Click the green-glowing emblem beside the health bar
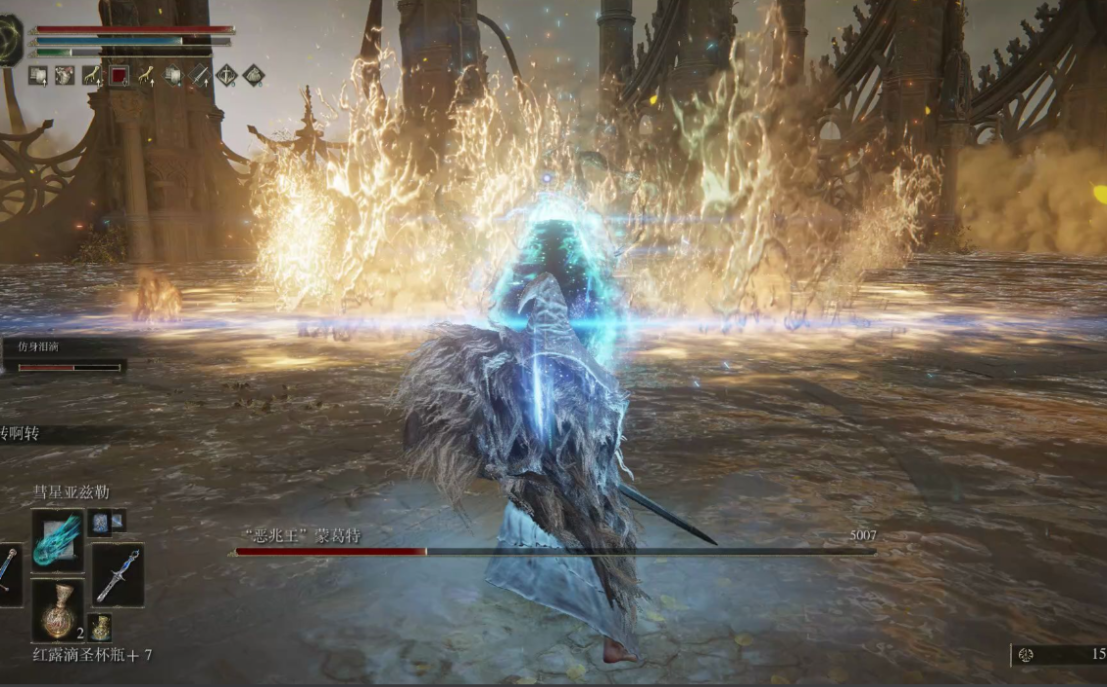 pos(10,40)
